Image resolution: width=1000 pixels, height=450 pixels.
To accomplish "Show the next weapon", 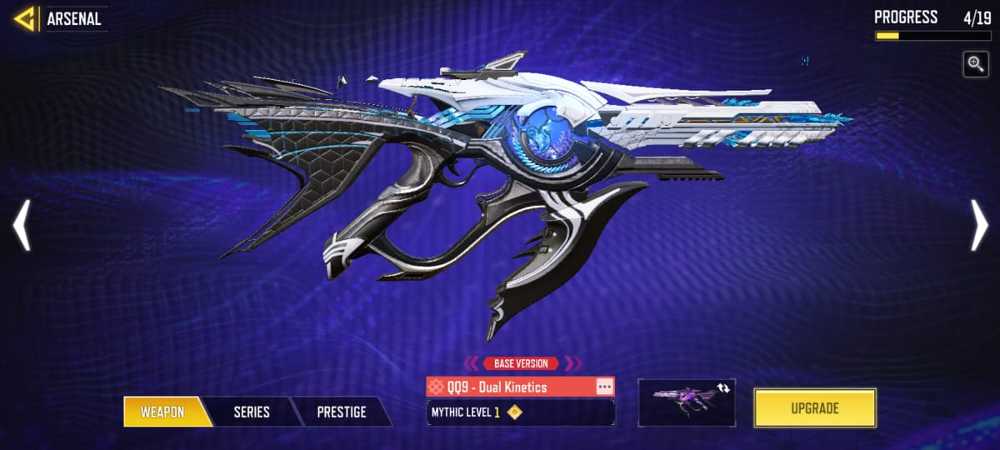I will coord(978,225).
